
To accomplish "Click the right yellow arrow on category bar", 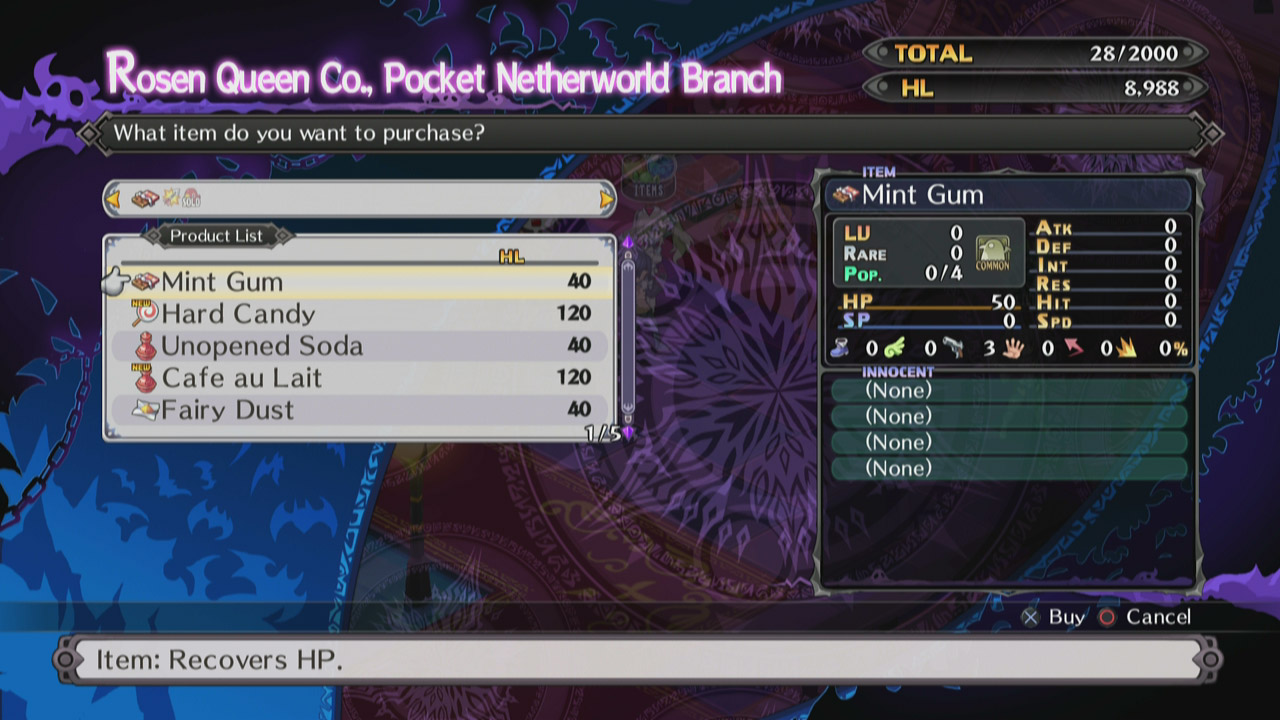I will click(608, 200).
